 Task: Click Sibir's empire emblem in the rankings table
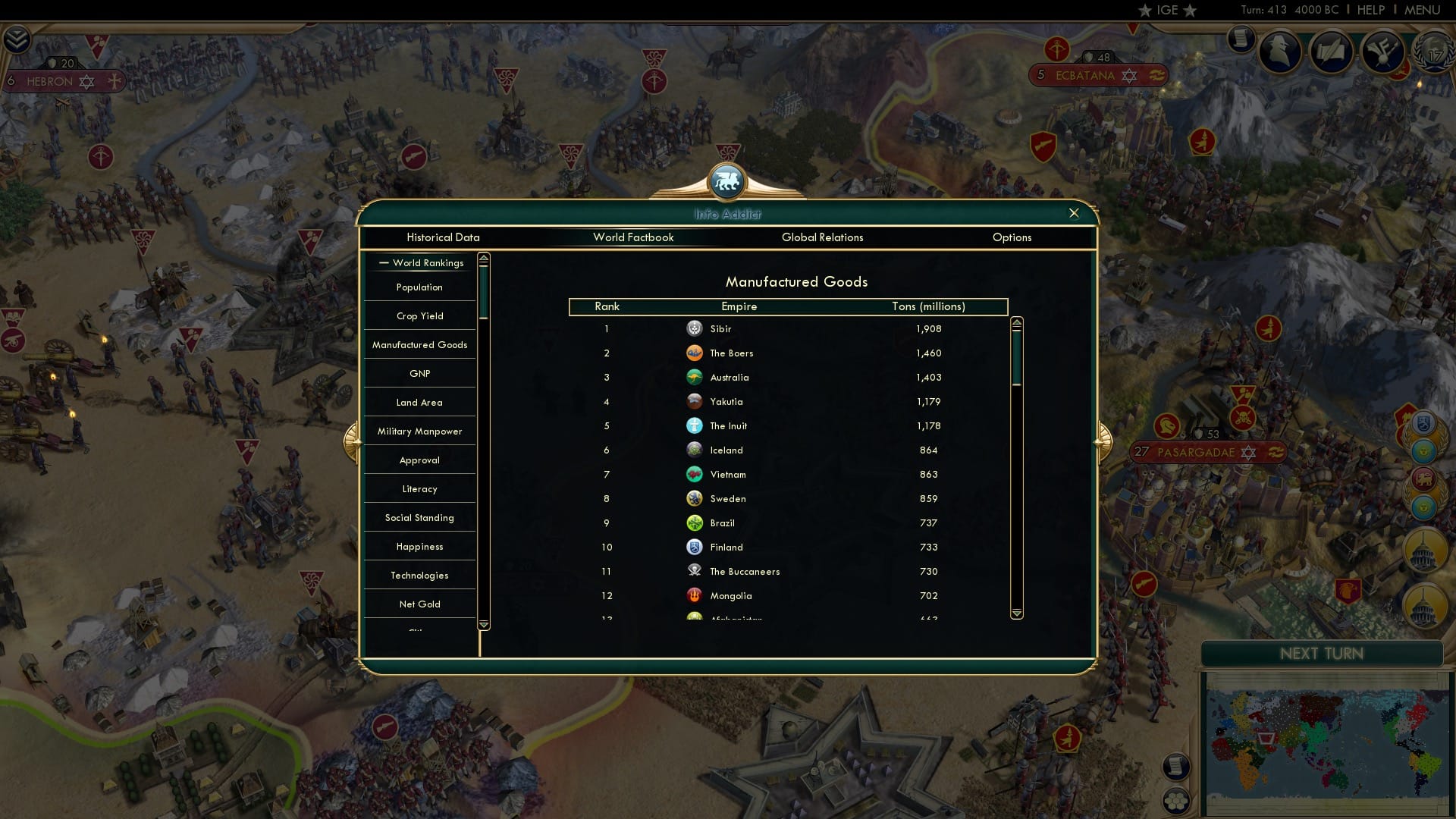695,329
